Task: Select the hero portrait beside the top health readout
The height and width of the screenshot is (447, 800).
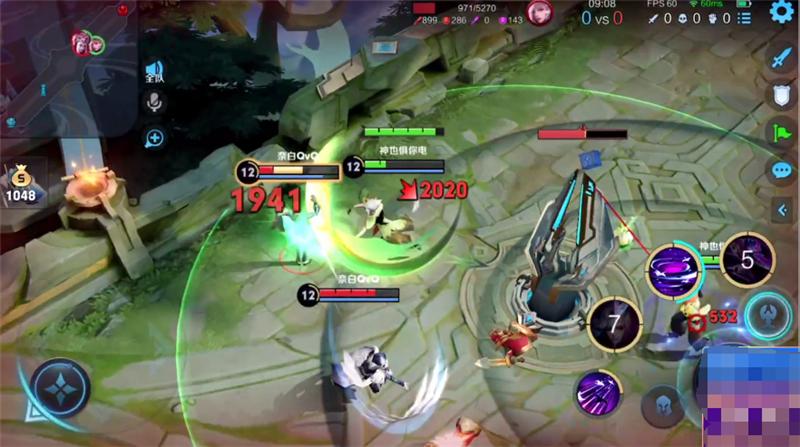Action: tap(540, 12)
